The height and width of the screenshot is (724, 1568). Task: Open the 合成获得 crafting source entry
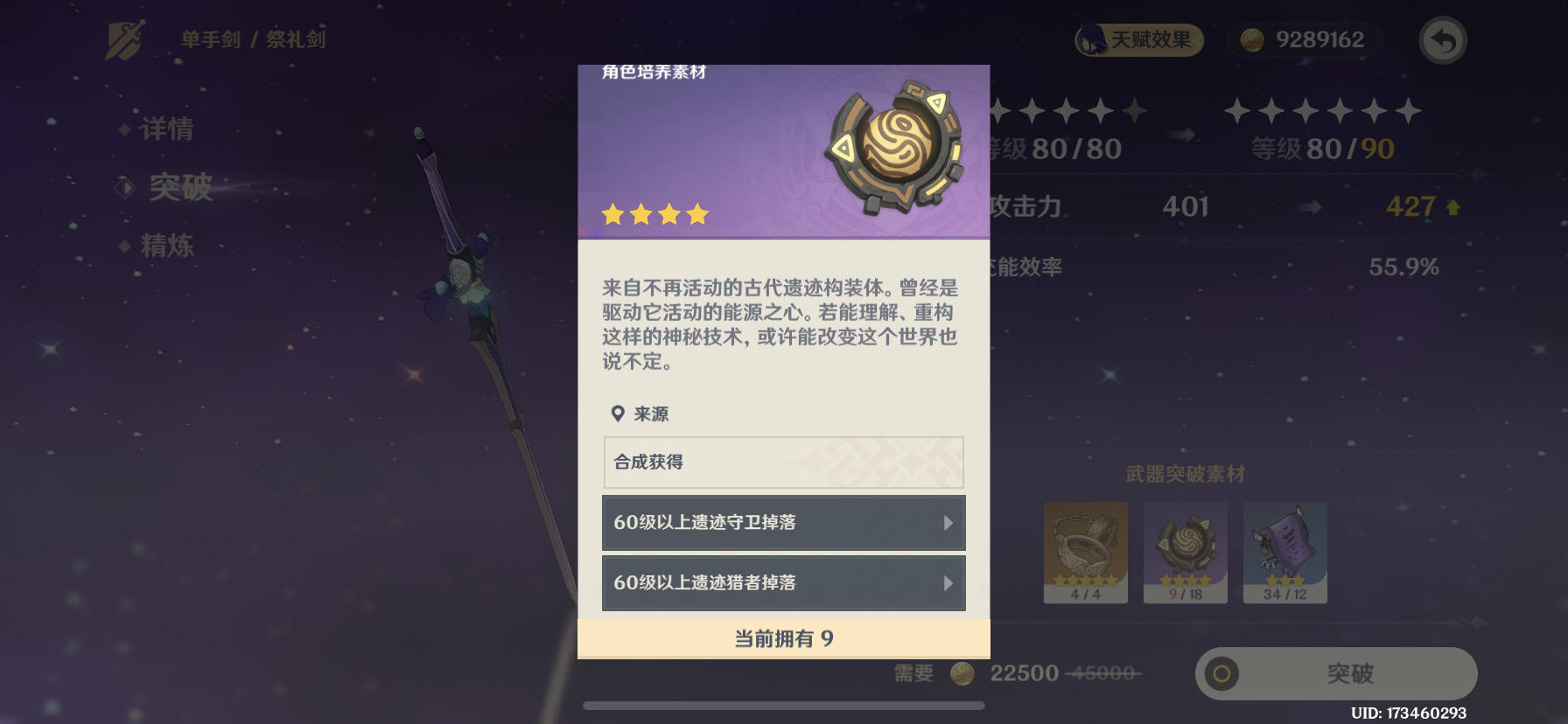click(x=781, y=462)
